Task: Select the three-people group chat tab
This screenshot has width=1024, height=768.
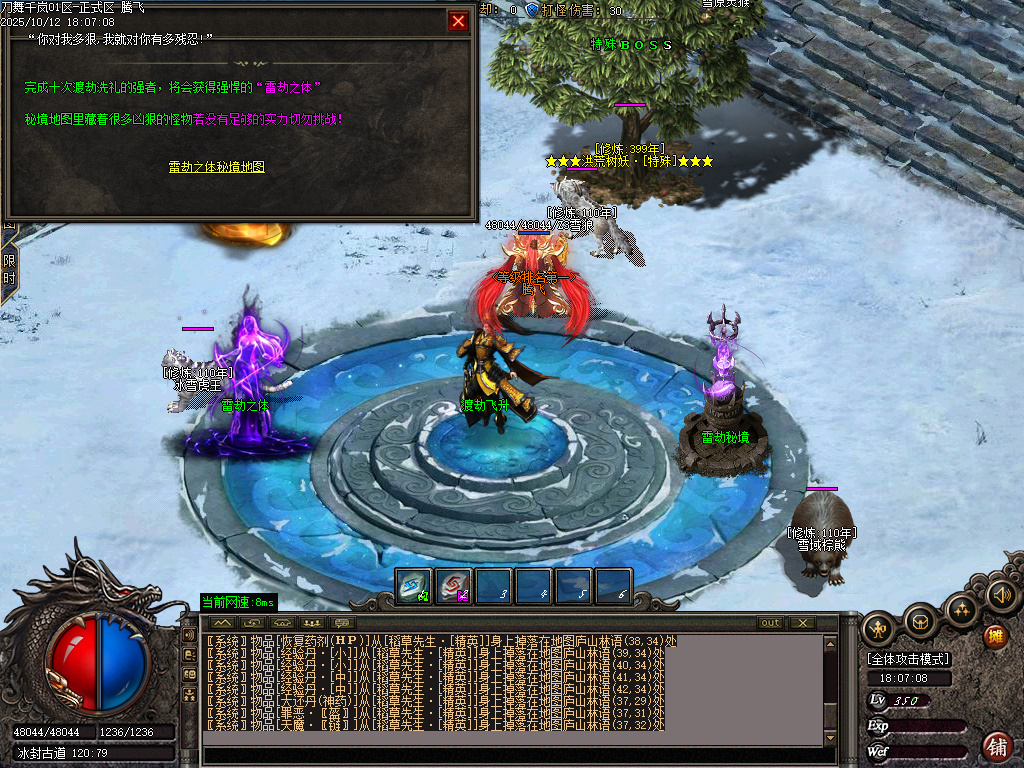Action: coord(311,623)
